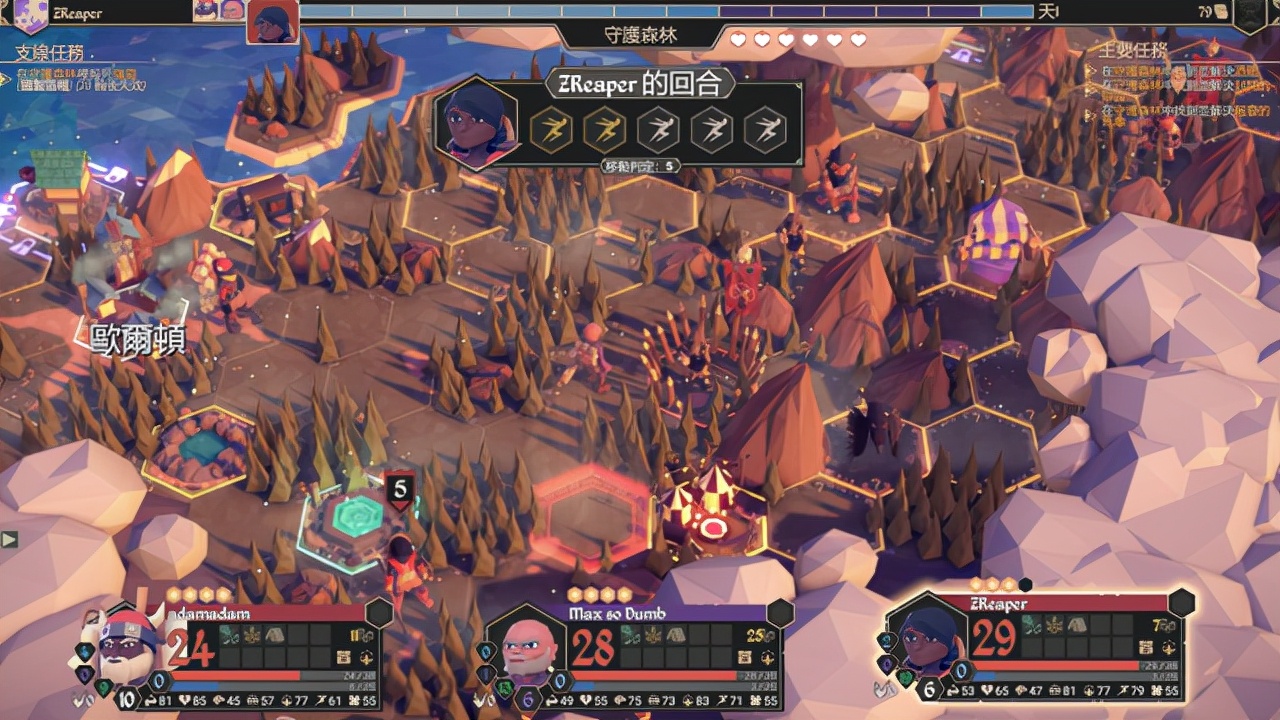
Task: Open adamadam's inventory chest icon
Action: pyautogui.click(x=344, y=657)
